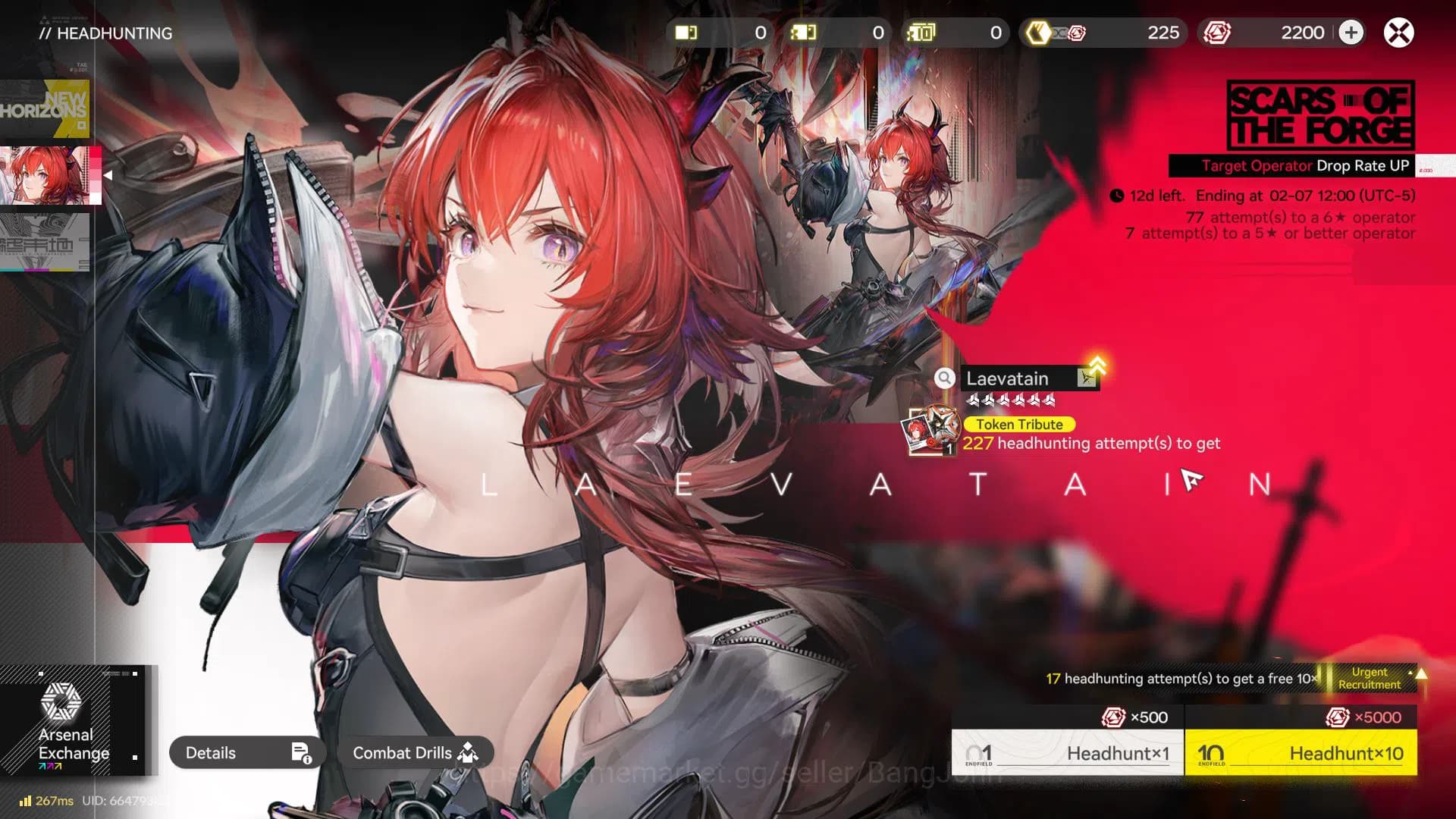The height and width of the screenshot is (819, 1456).
Task: Click the red currency icon showing 2200
Action: coord(1216,33)
